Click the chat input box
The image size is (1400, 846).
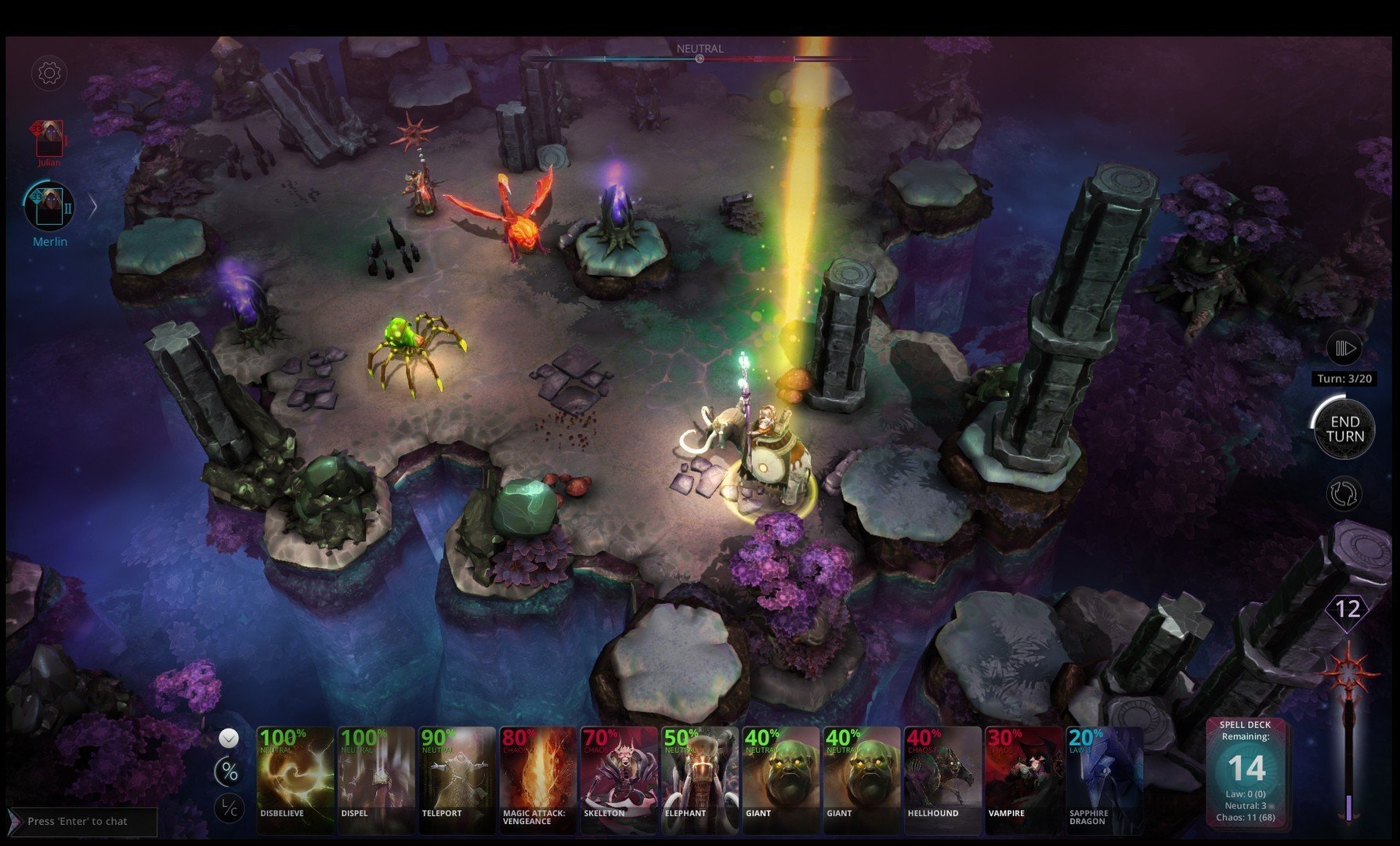pos(86,821)
